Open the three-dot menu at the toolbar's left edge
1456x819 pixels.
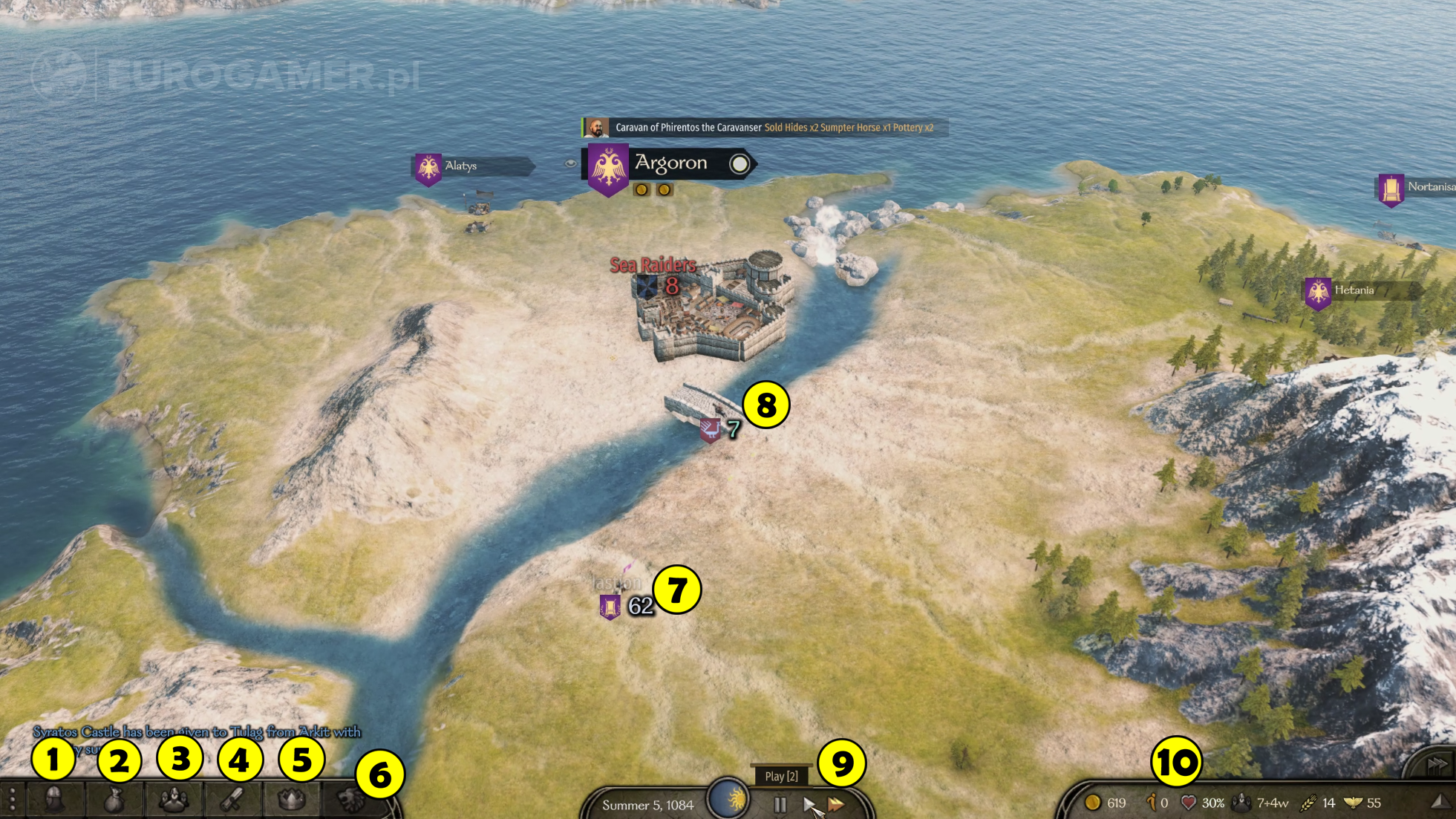tap(13, 800)
